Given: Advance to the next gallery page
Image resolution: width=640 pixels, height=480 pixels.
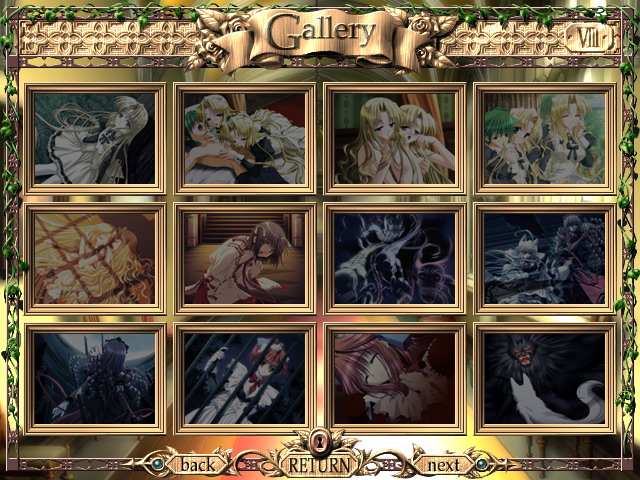Looking at the screenshot, I should coord(443,464).
